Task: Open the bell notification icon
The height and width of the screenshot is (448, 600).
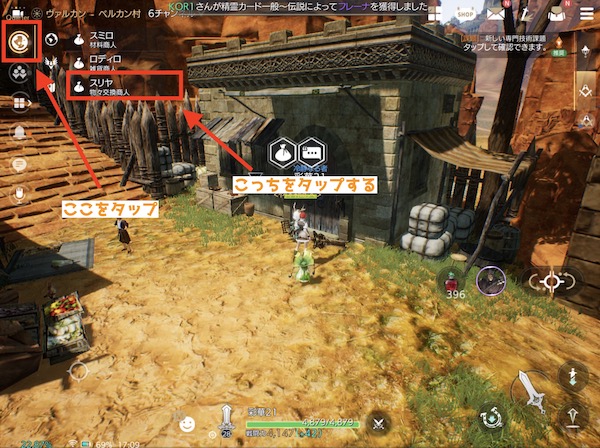Action: tap(19, 132)
